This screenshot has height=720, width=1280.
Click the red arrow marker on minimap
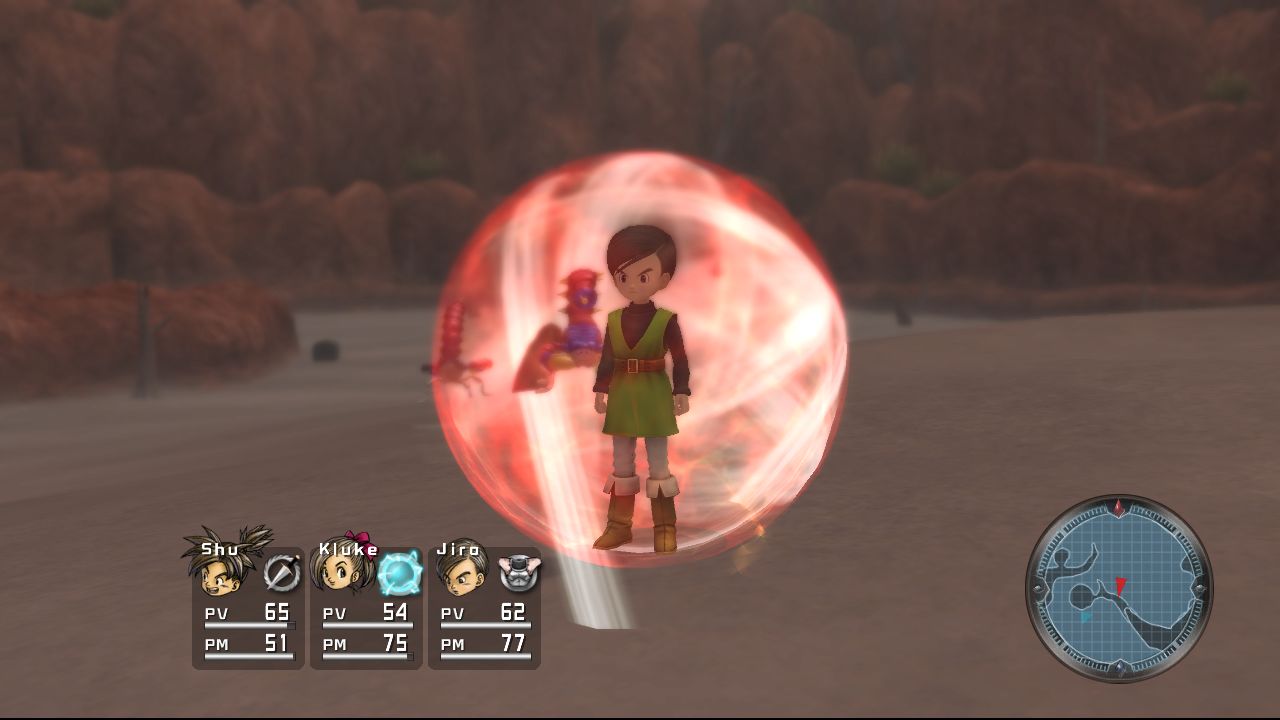click(x=1121, y=584)
